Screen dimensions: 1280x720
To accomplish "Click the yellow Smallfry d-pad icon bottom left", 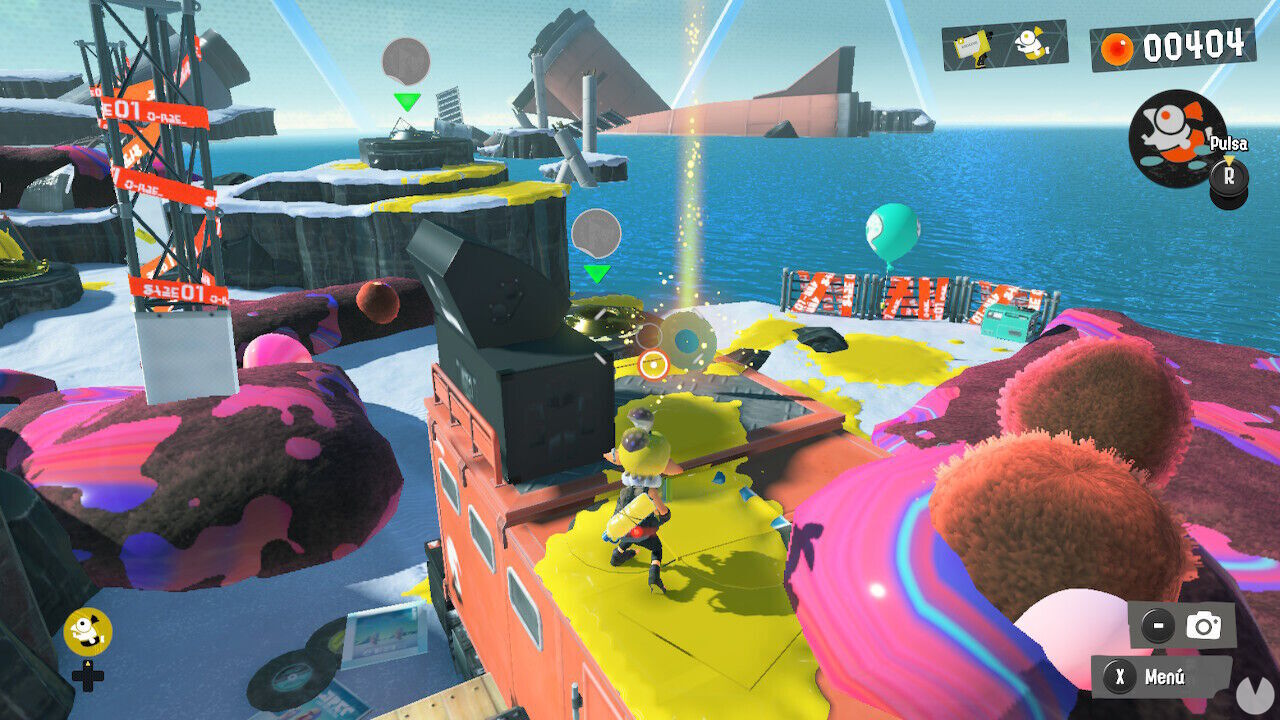I will click(x=88, y=630).
